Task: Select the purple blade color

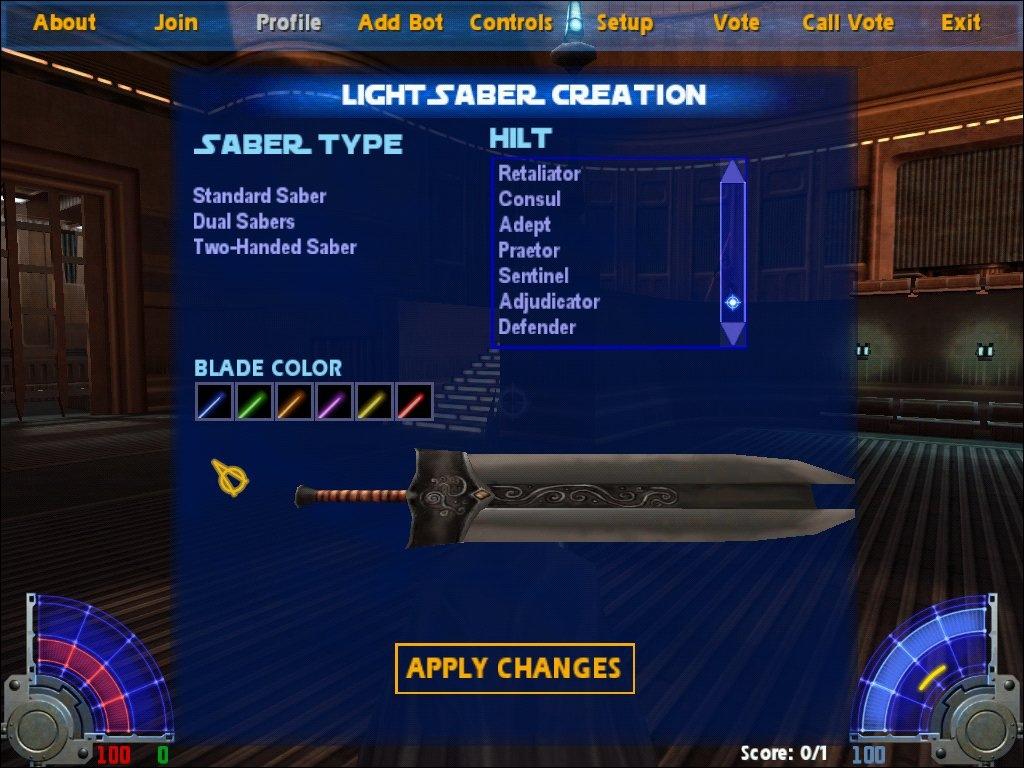Action: tap(333, 402)
